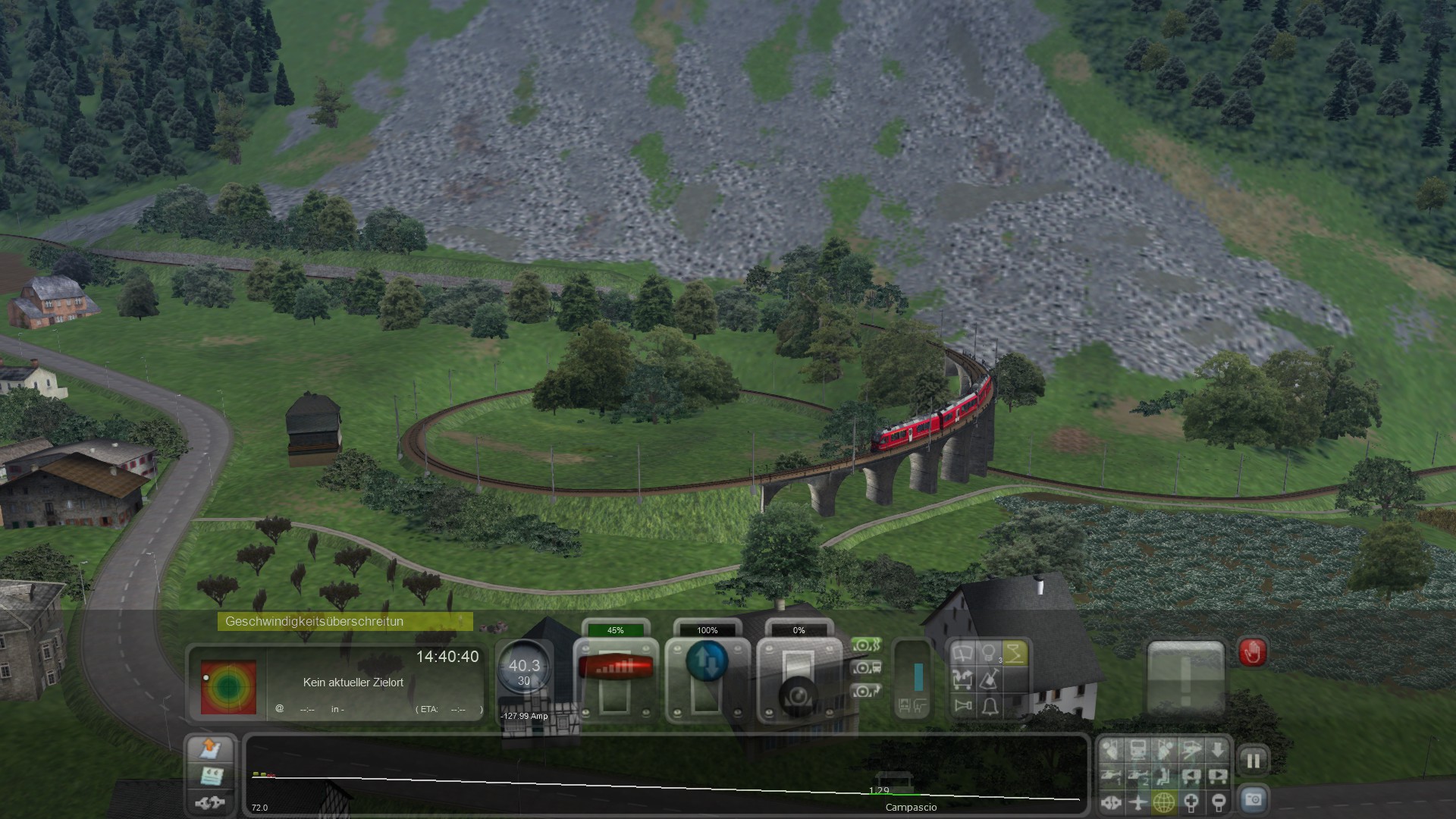Zoom out with the minus camera button

pyautogui.click(x=1218, y=802)
